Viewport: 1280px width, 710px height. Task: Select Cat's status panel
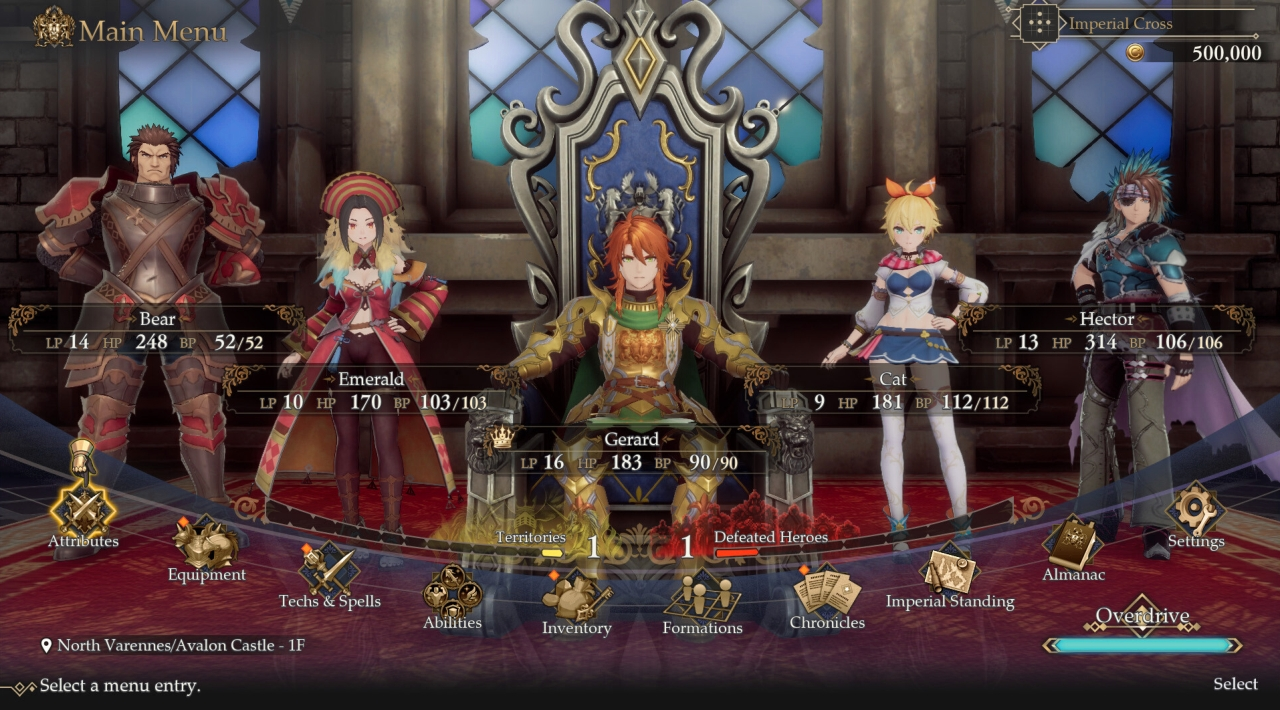(893, 392)
